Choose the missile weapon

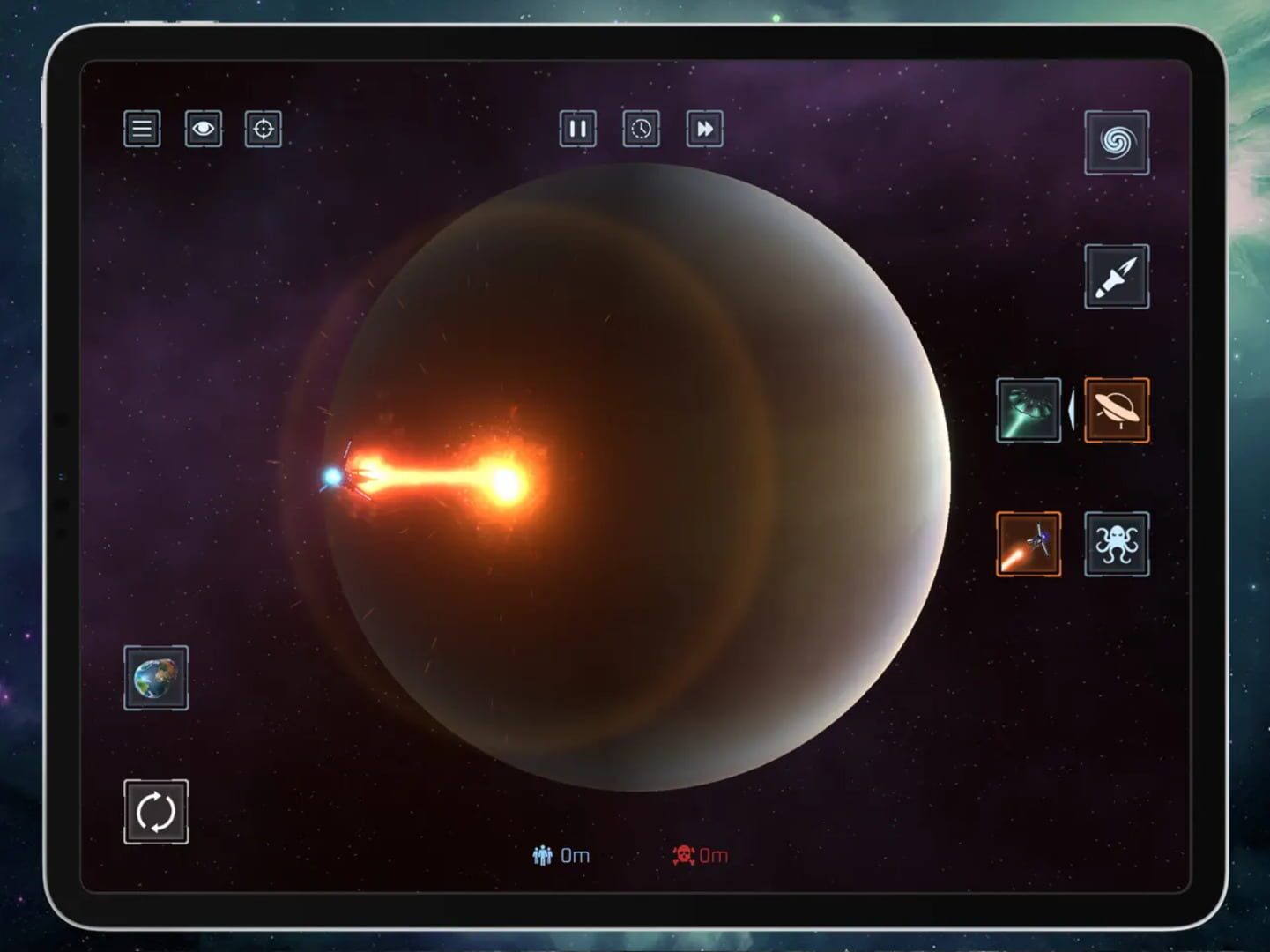coord(1117,277)
